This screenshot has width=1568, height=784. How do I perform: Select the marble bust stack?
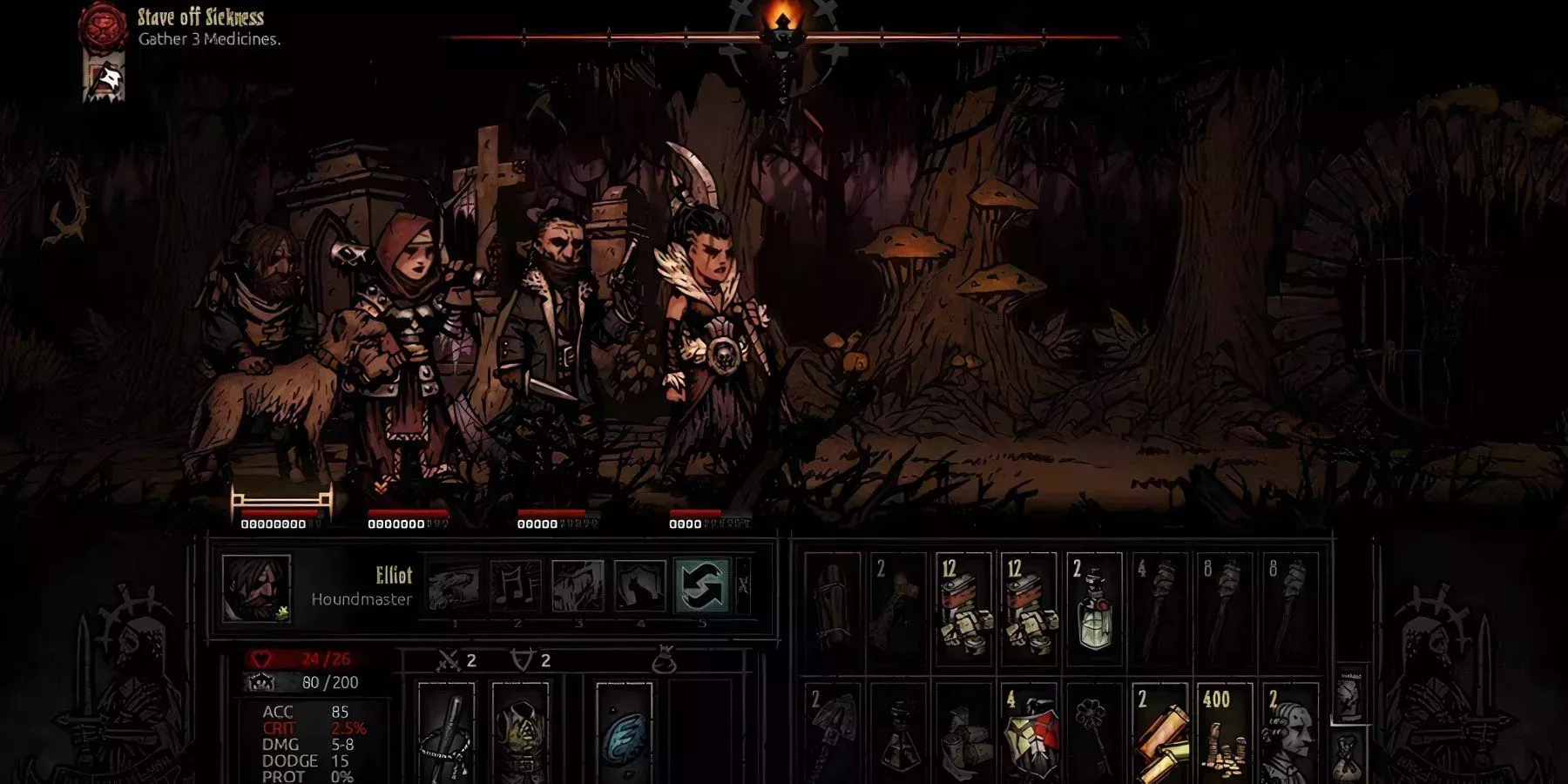click(1289, 733)
